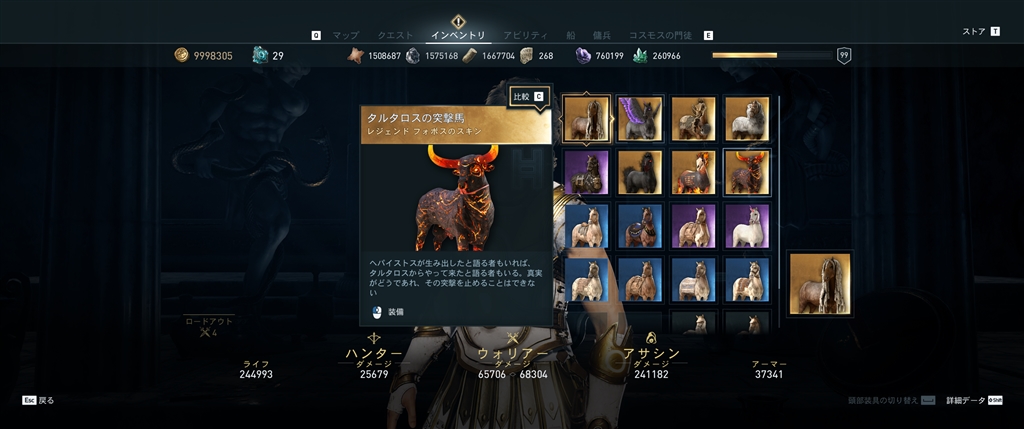Go back with the 戻る button

click(39, 400)
